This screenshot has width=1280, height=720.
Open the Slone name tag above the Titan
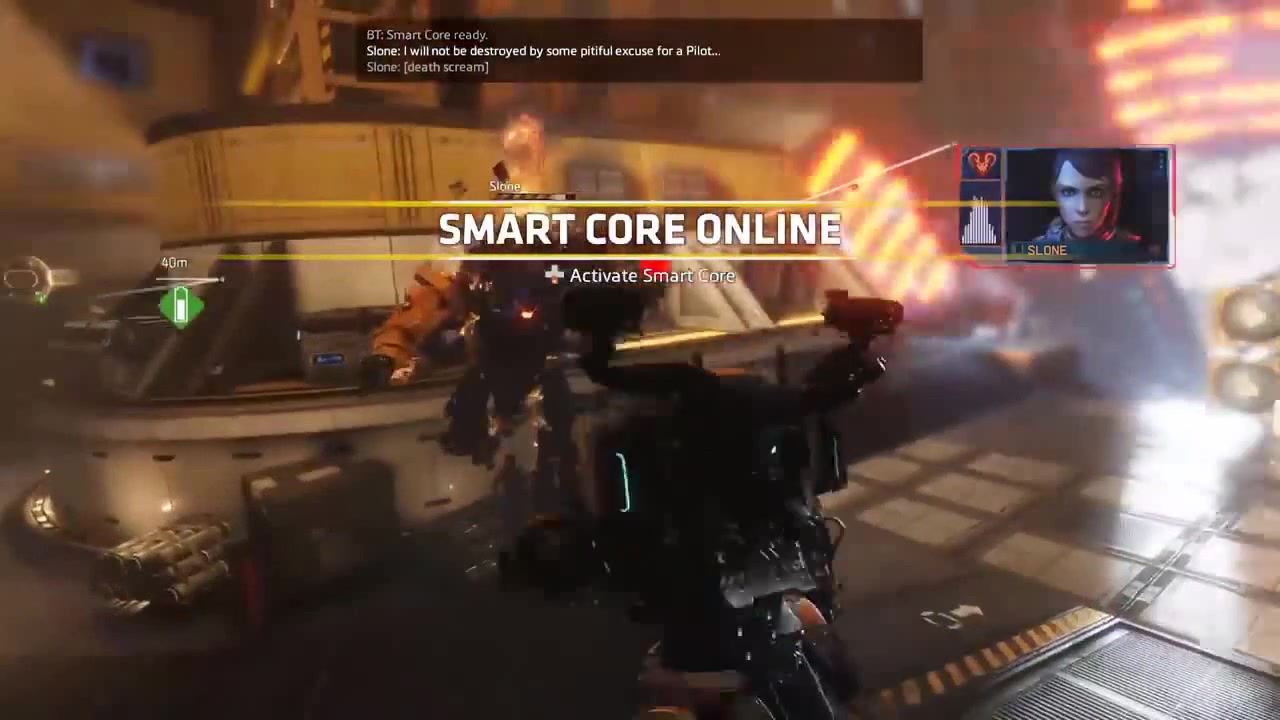coord(504,186)
